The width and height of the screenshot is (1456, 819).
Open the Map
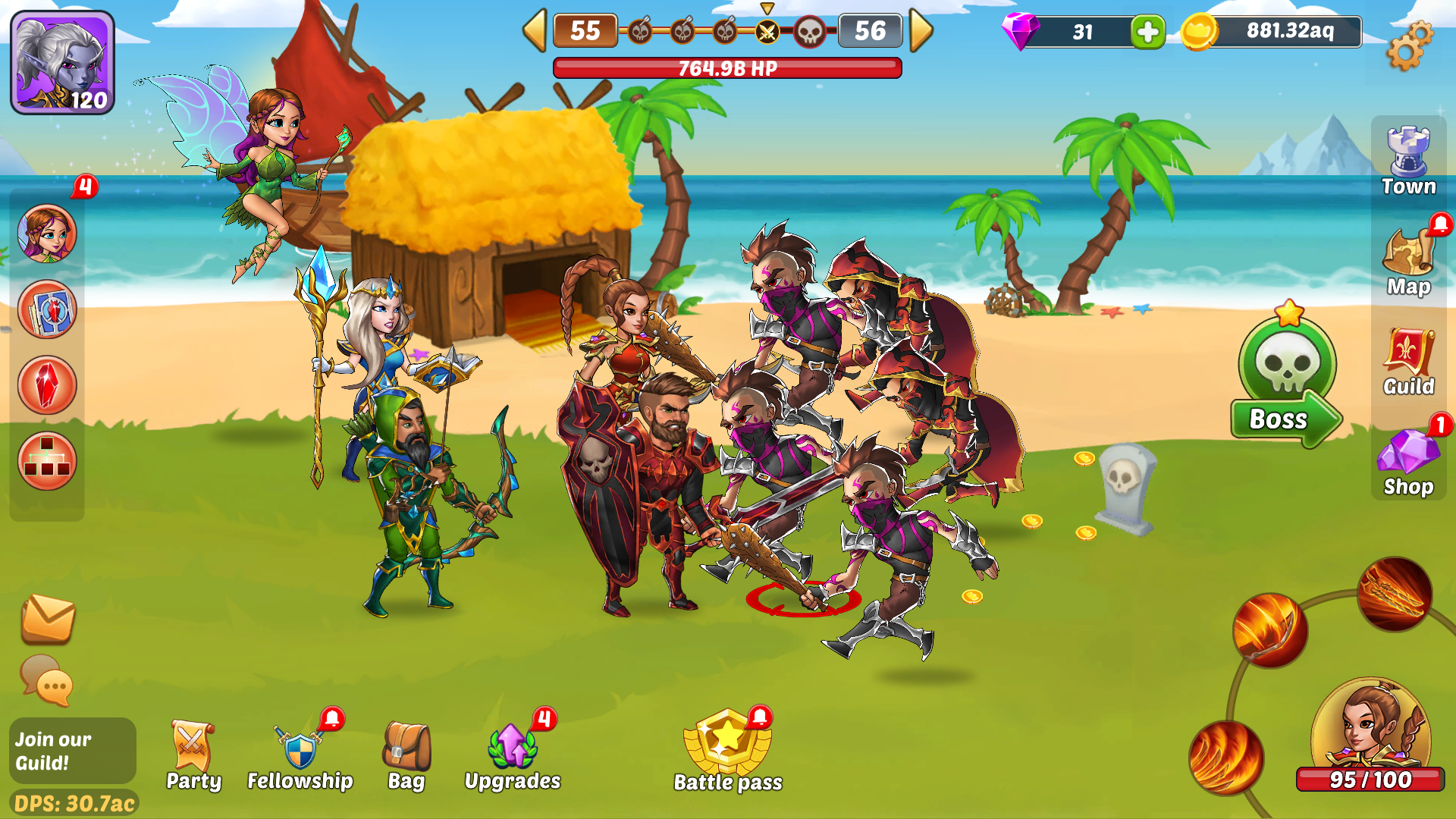(x=1408, y=262)
